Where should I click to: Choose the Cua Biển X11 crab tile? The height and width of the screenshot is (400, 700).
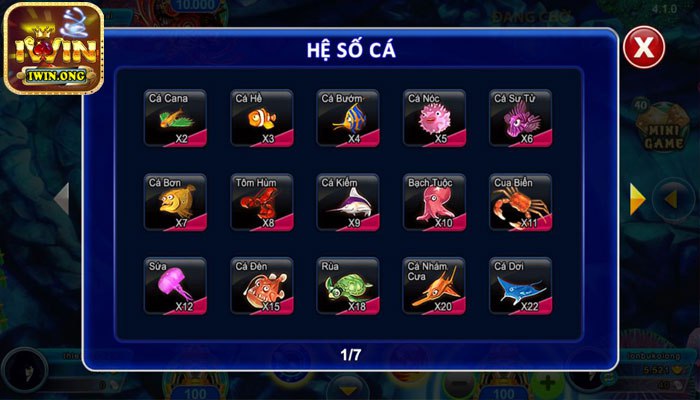[x=520, y=203]
